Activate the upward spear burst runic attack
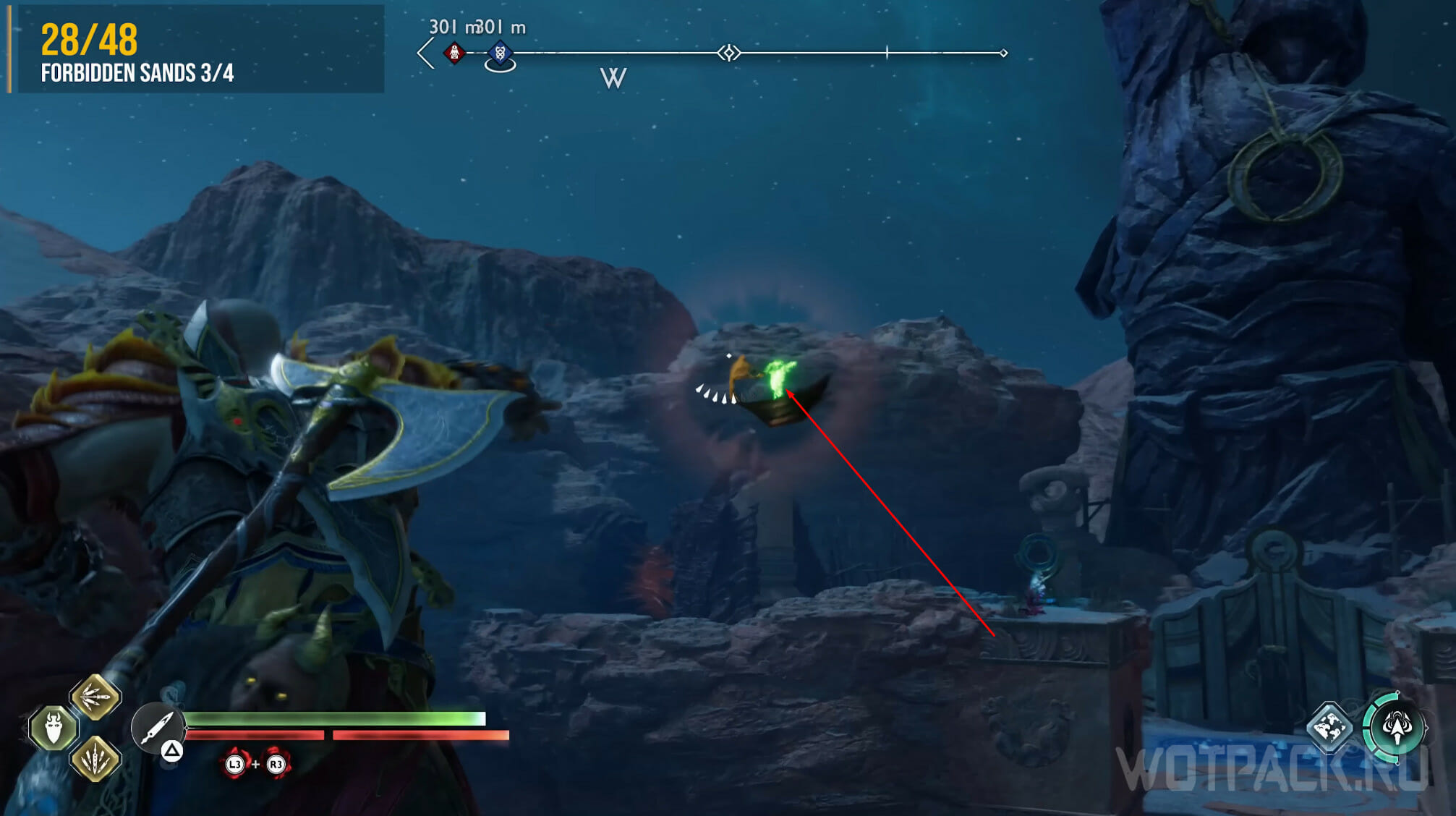 click(95, 759)
